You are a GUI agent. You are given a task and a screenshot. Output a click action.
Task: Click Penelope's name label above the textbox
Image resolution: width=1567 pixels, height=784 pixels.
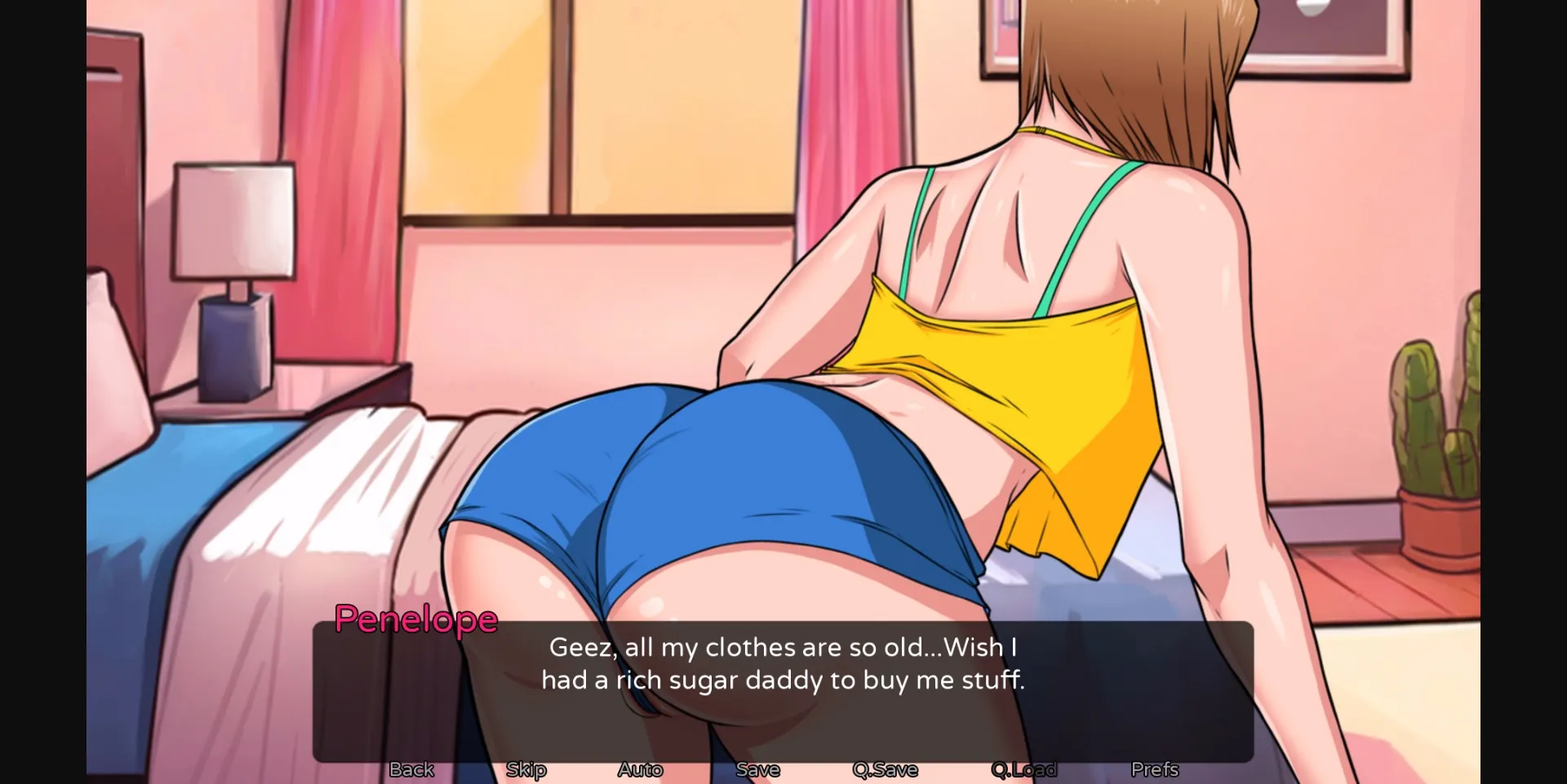tap(416, 620)
